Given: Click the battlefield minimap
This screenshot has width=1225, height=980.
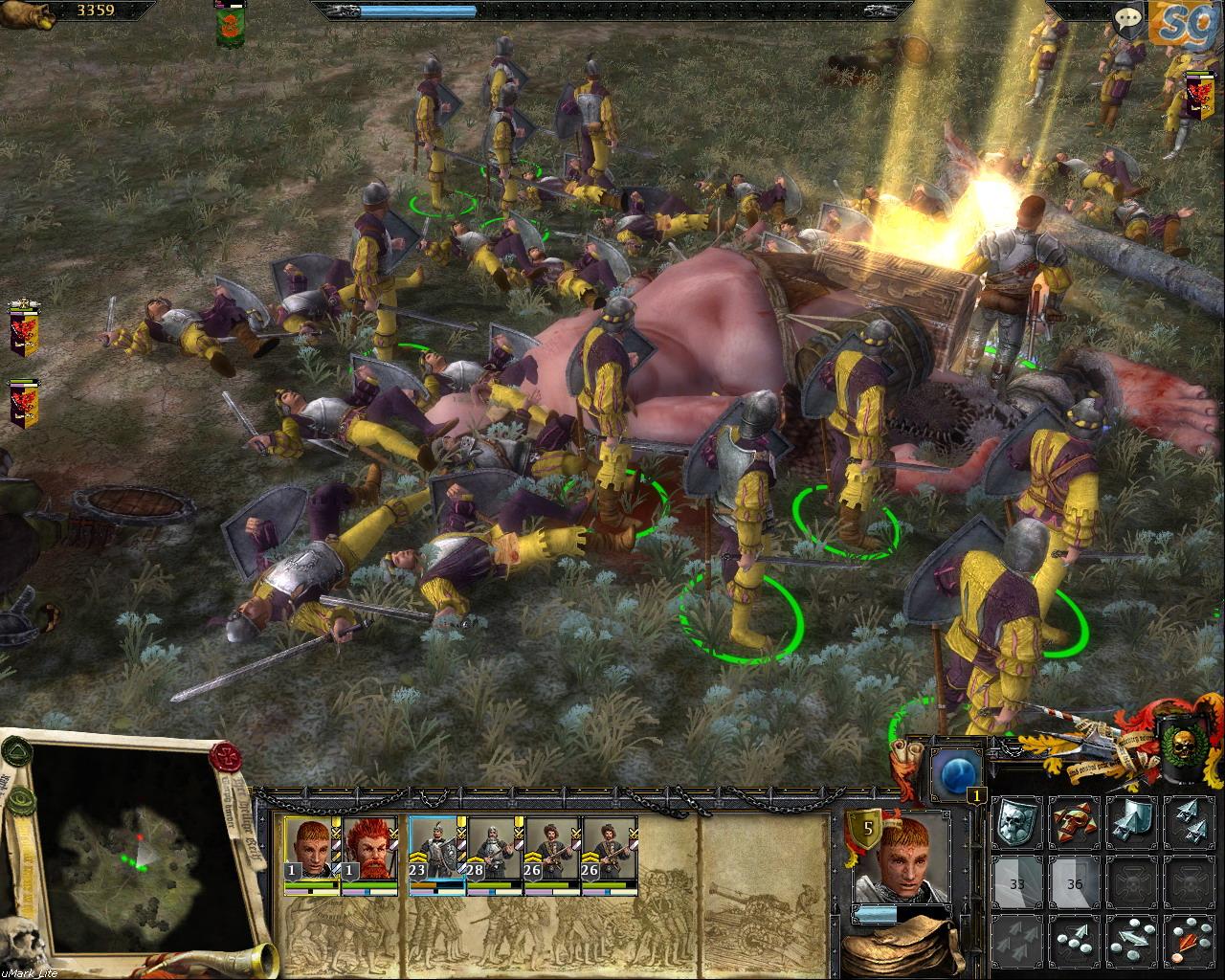Looking at the screenshot, I should 132,854.
